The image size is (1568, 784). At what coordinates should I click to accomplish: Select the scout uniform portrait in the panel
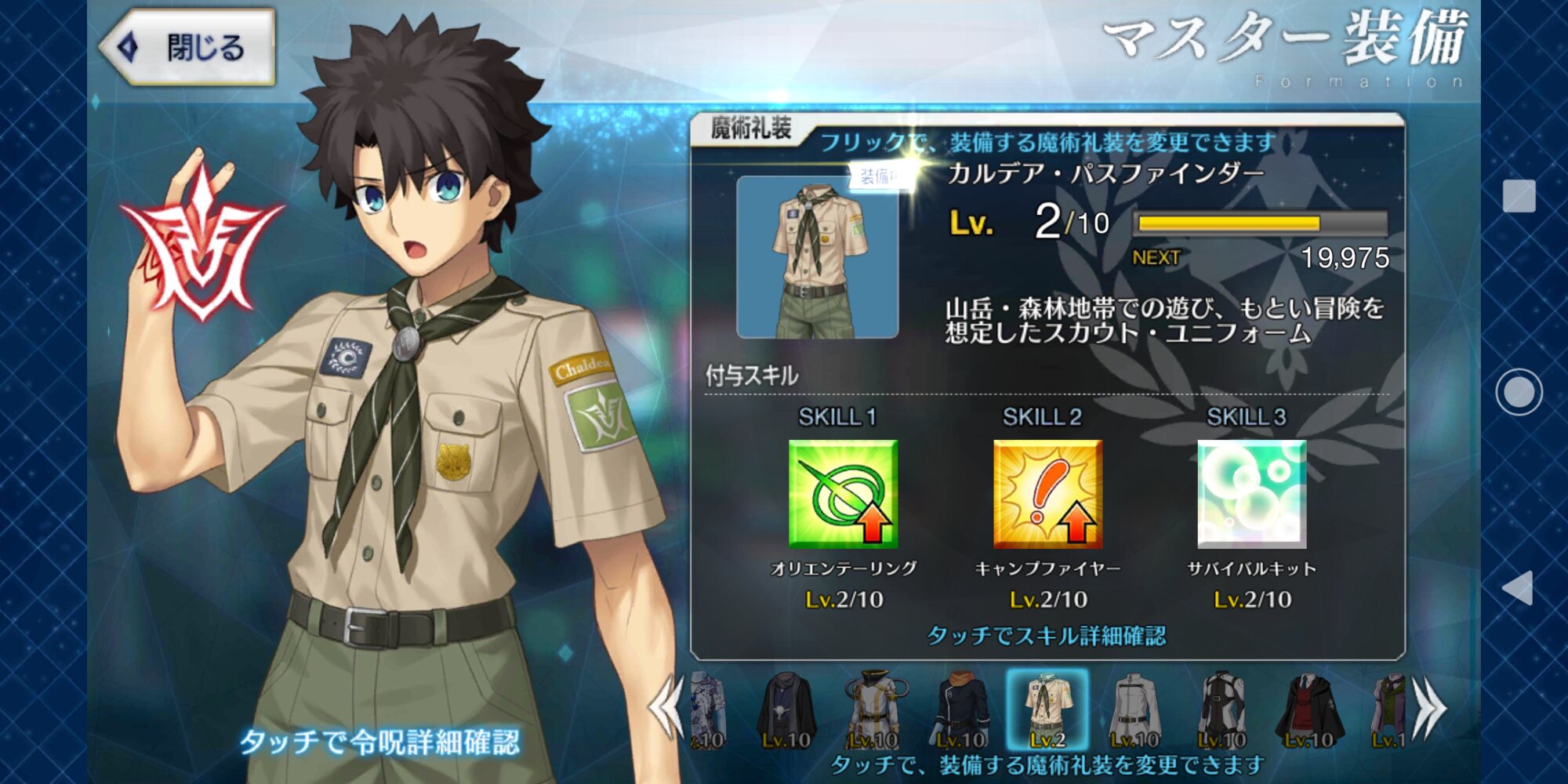click(817, 257)
